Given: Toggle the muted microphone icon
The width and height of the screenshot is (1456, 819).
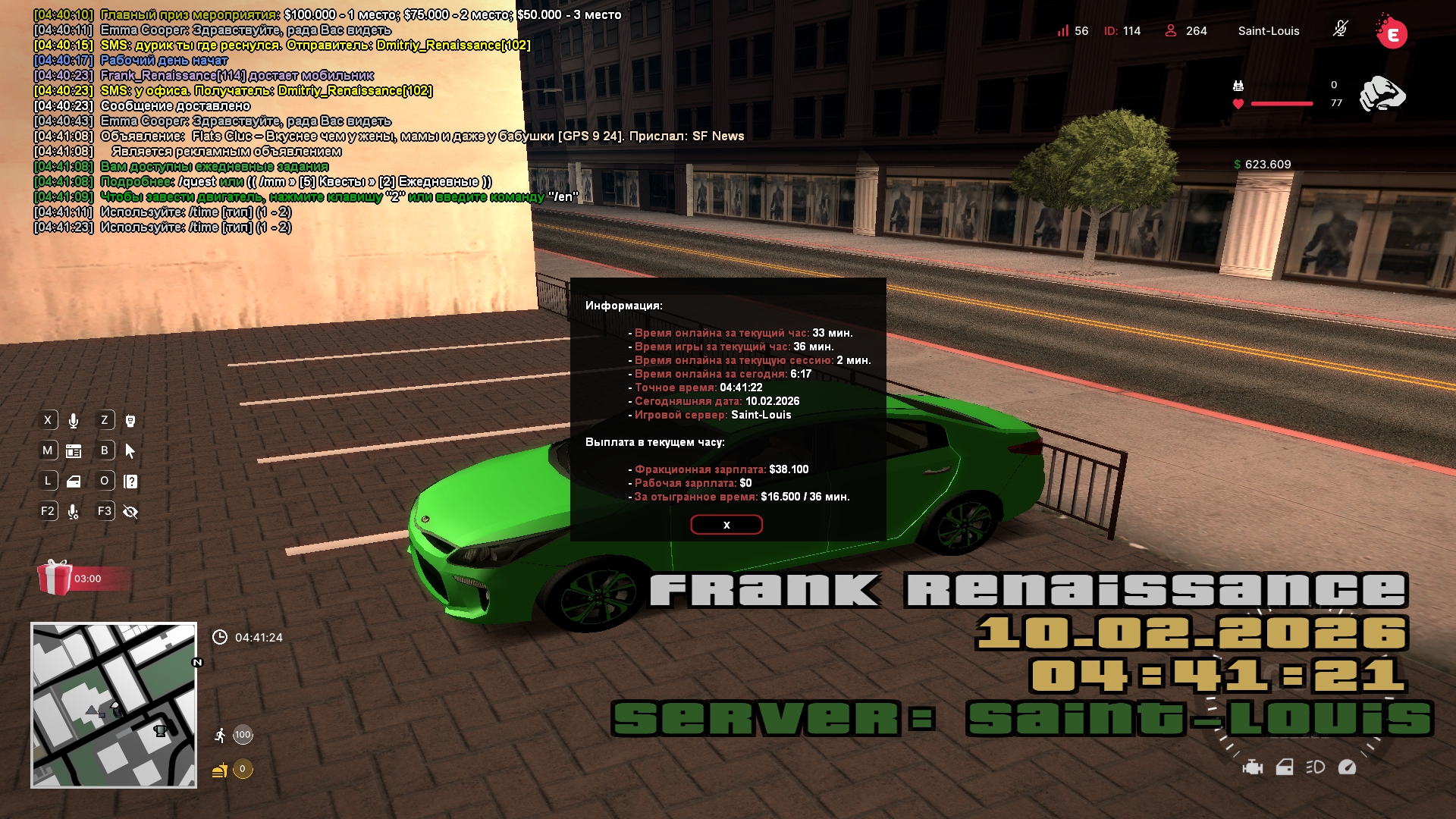Looking at the screenshot, I should (x=1340, y=30).
